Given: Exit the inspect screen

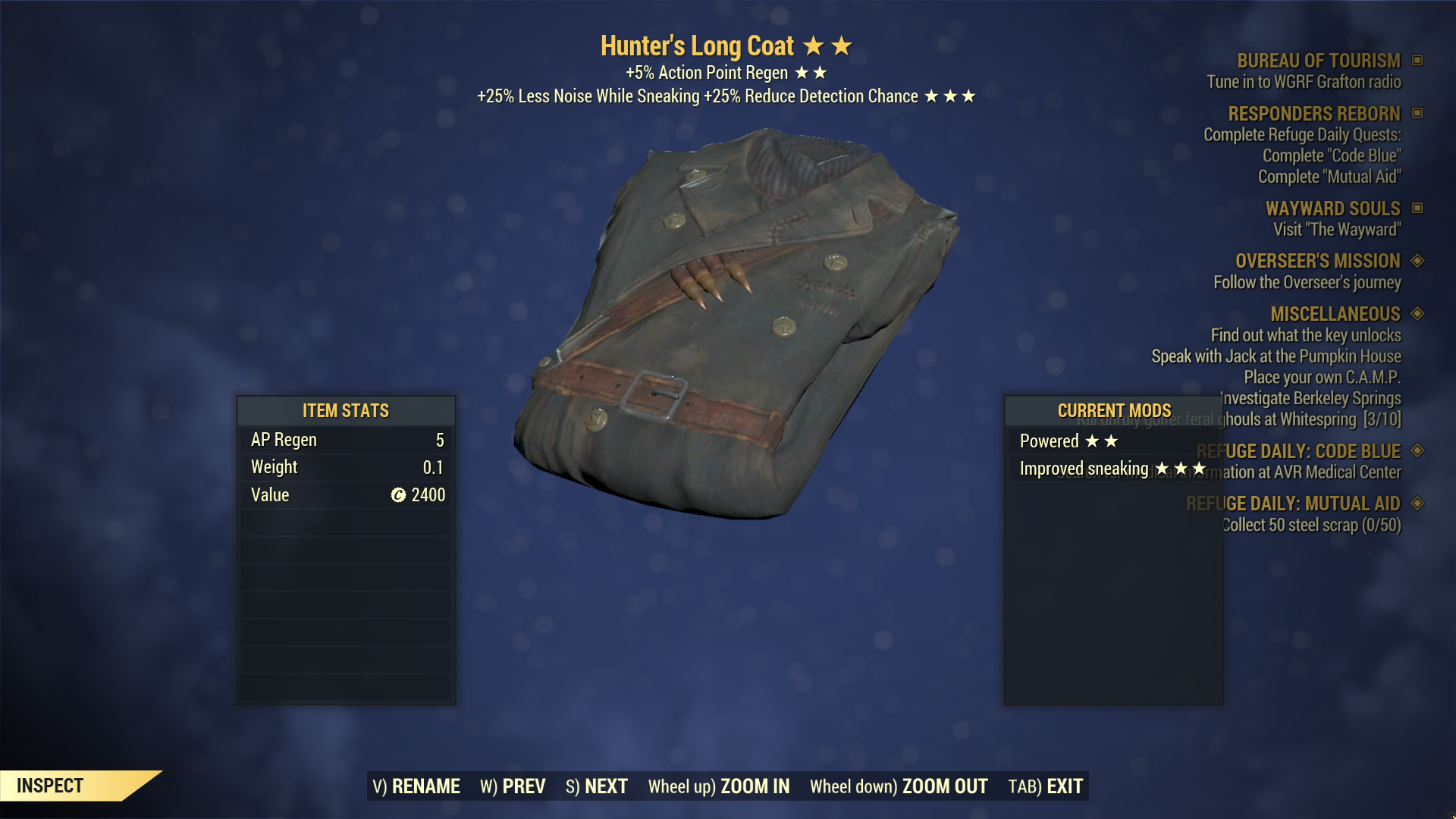Looking at the screenshot, I should click(x=1045, y=786).
